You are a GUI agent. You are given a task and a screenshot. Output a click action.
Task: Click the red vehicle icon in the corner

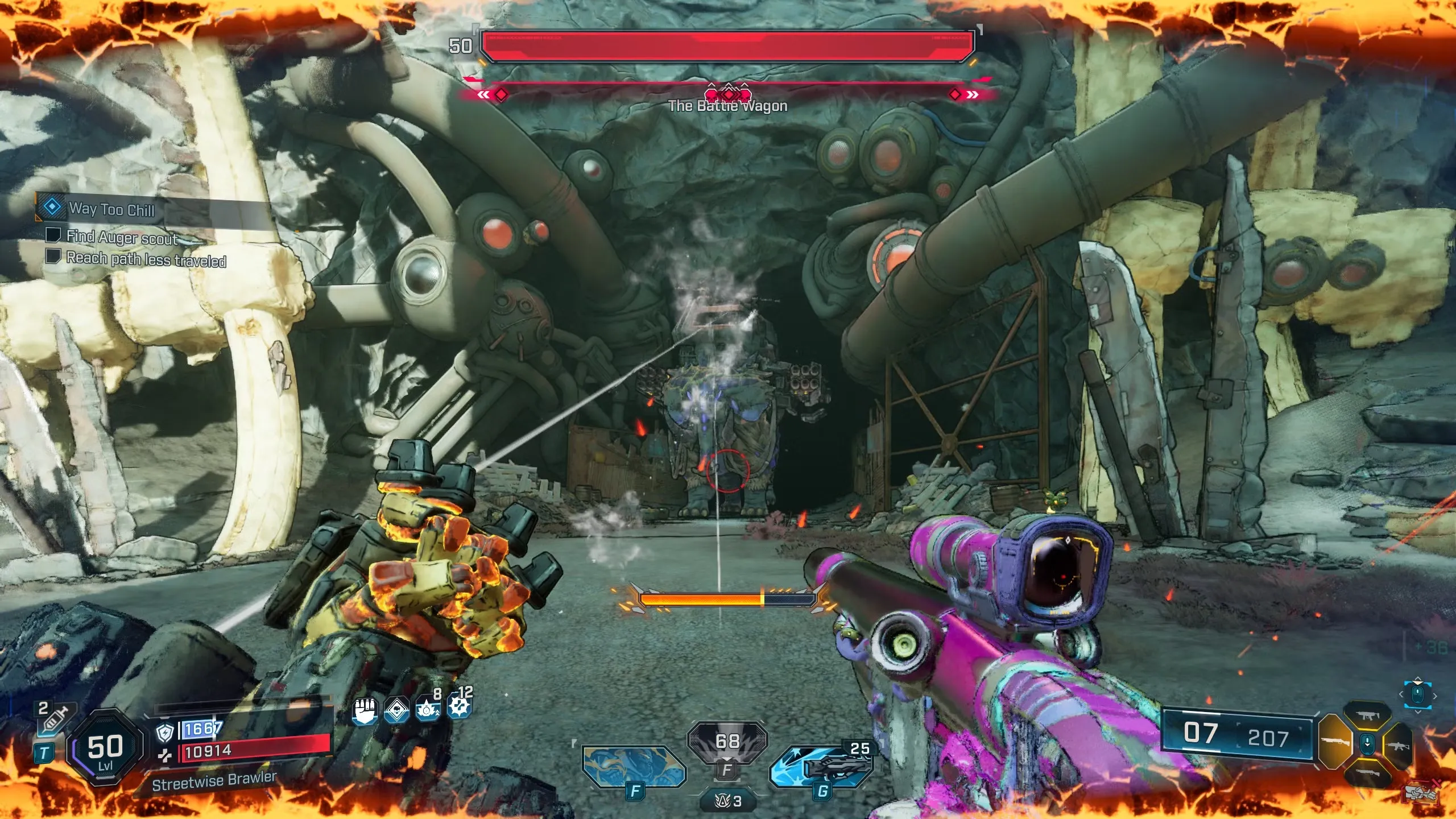tap(1420, 793)
